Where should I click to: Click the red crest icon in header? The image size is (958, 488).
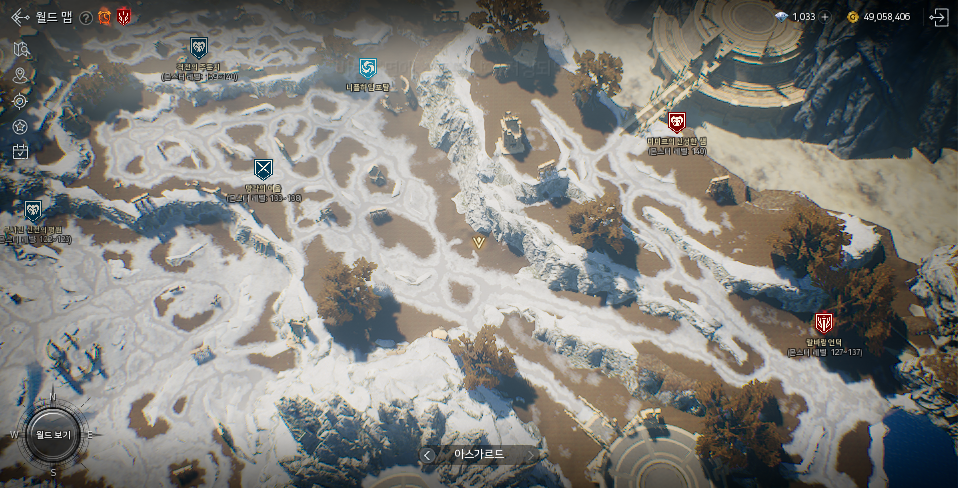(123, 16)
